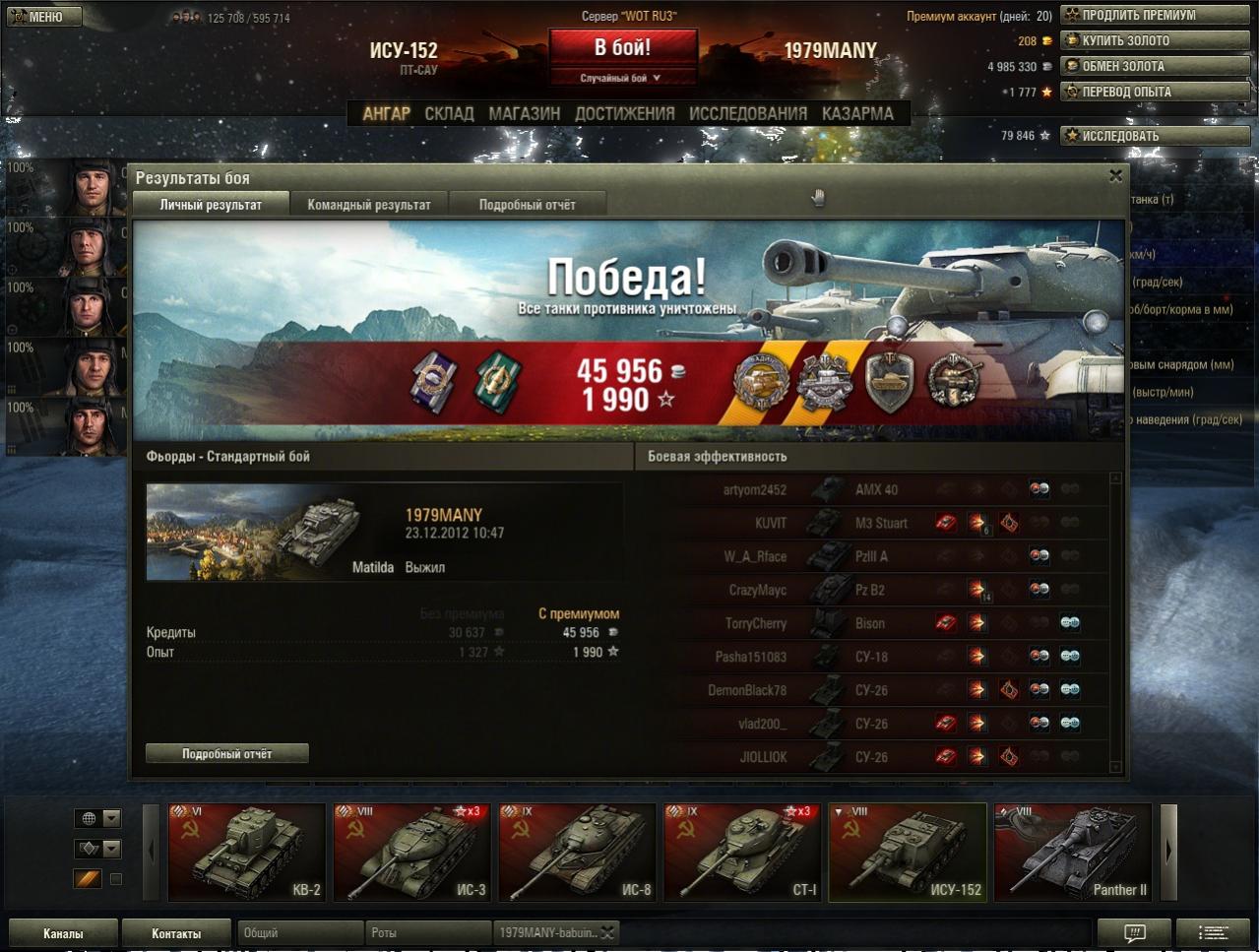Viewport: 1259px width, 952px height.
Task: Expand the Случайный бой battle type dropdown
Action: (622, 78)
